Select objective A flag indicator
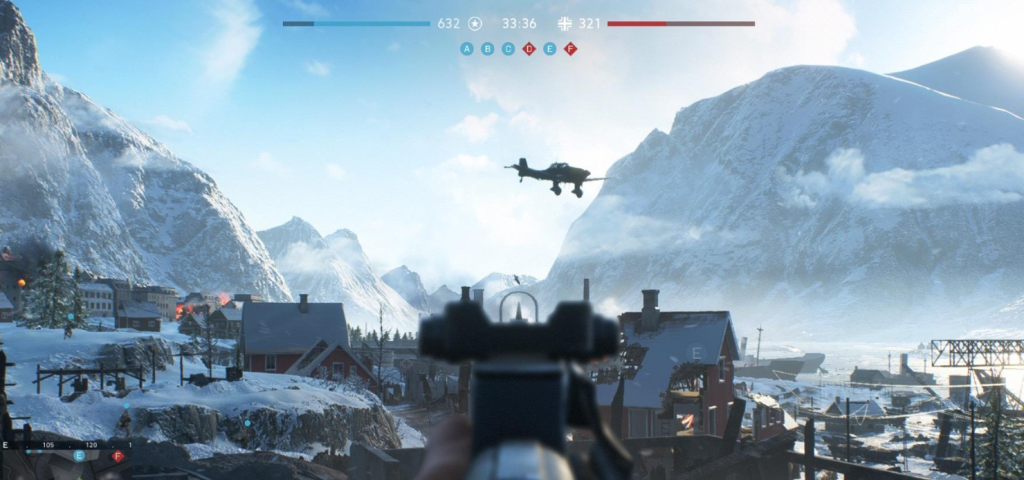Image resolution: width=1024 pixels, height=480 pixels. click(467, 48)
